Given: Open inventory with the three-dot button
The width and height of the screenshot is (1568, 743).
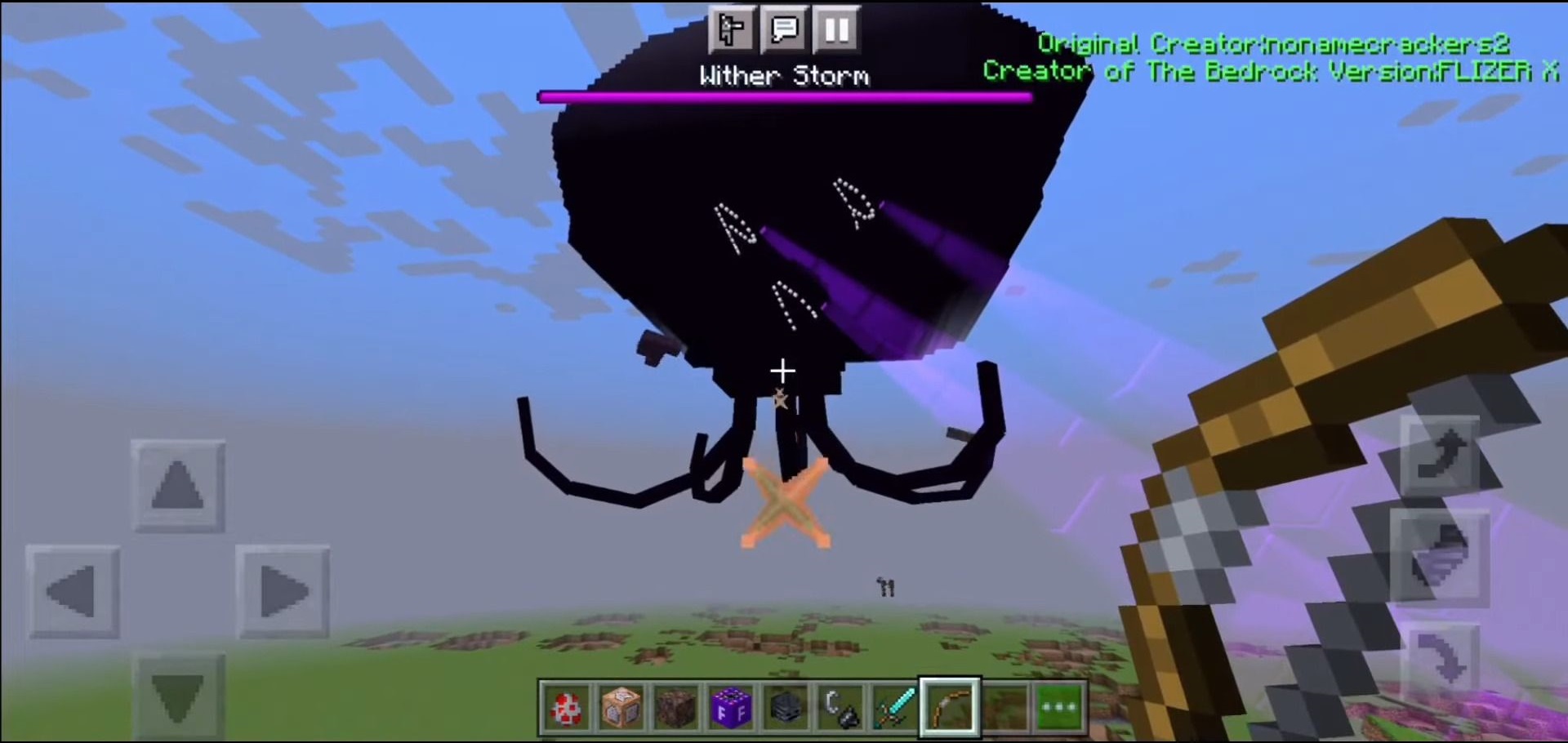Looking at the screenshot, I should point(1059,707).
